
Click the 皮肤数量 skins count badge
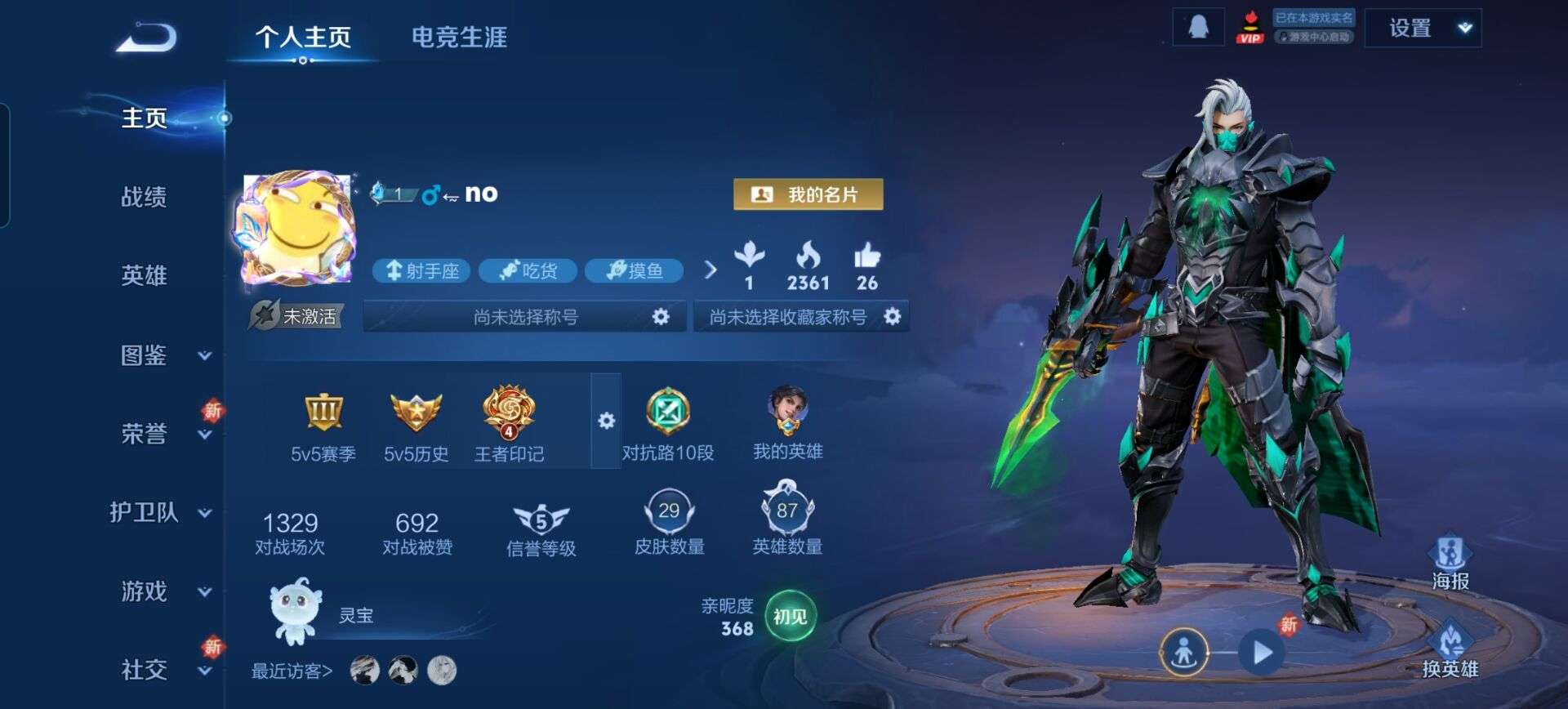point(669,513)
